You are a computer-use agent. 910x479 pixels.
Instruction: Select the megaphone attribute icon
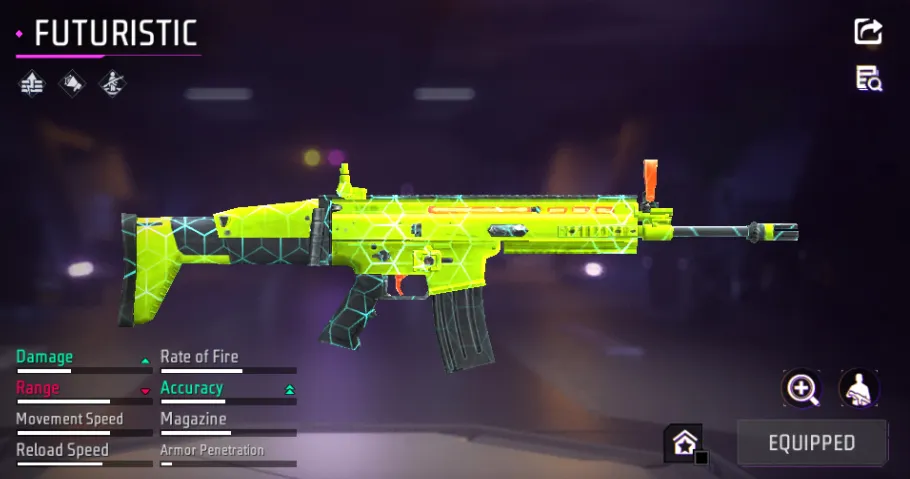pos(72,84)
